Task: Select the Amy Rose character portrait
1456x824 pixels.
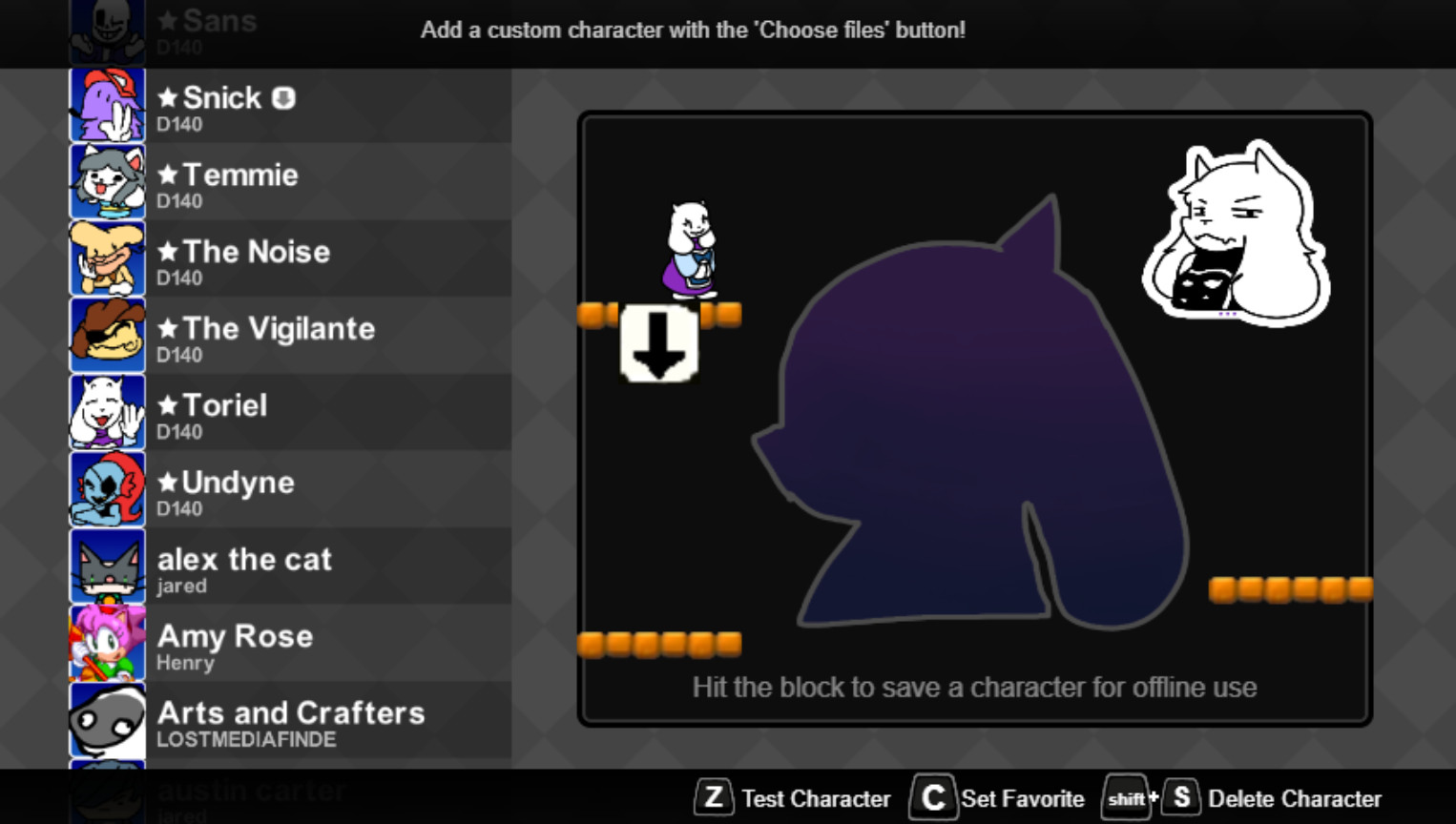Action: [107, 643]
